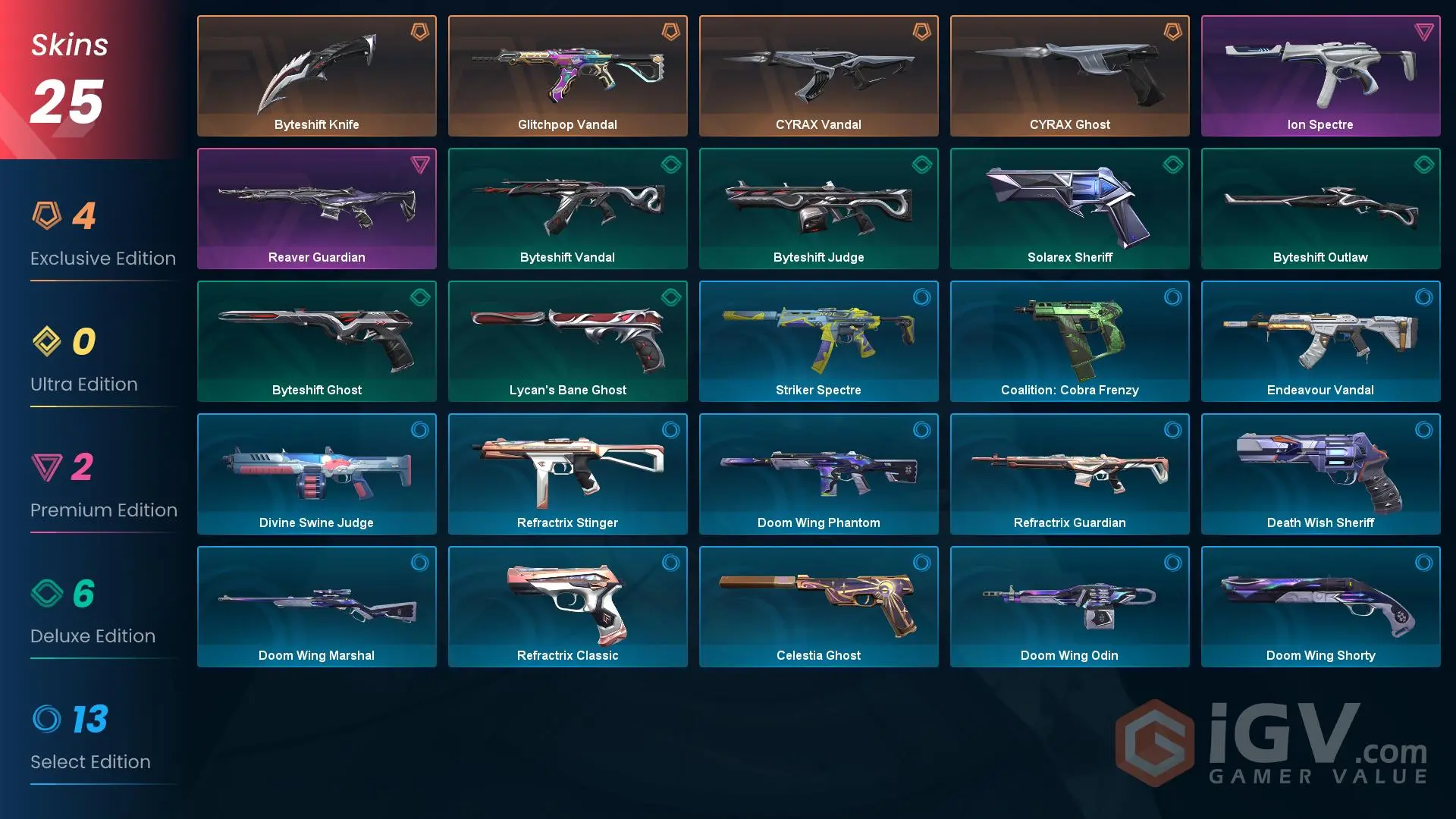The height and width of the screenshot is (819, 1456).
Task: Open the Doom Wing Phantom skin
Action: point(818,474)
